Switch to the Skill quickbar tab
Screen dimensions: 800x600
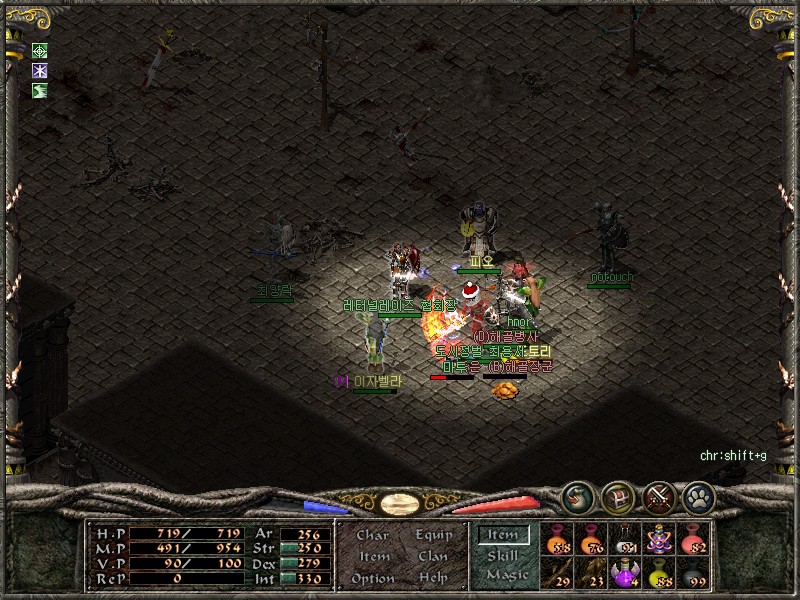pyautogui.click(x=503, y=555)
